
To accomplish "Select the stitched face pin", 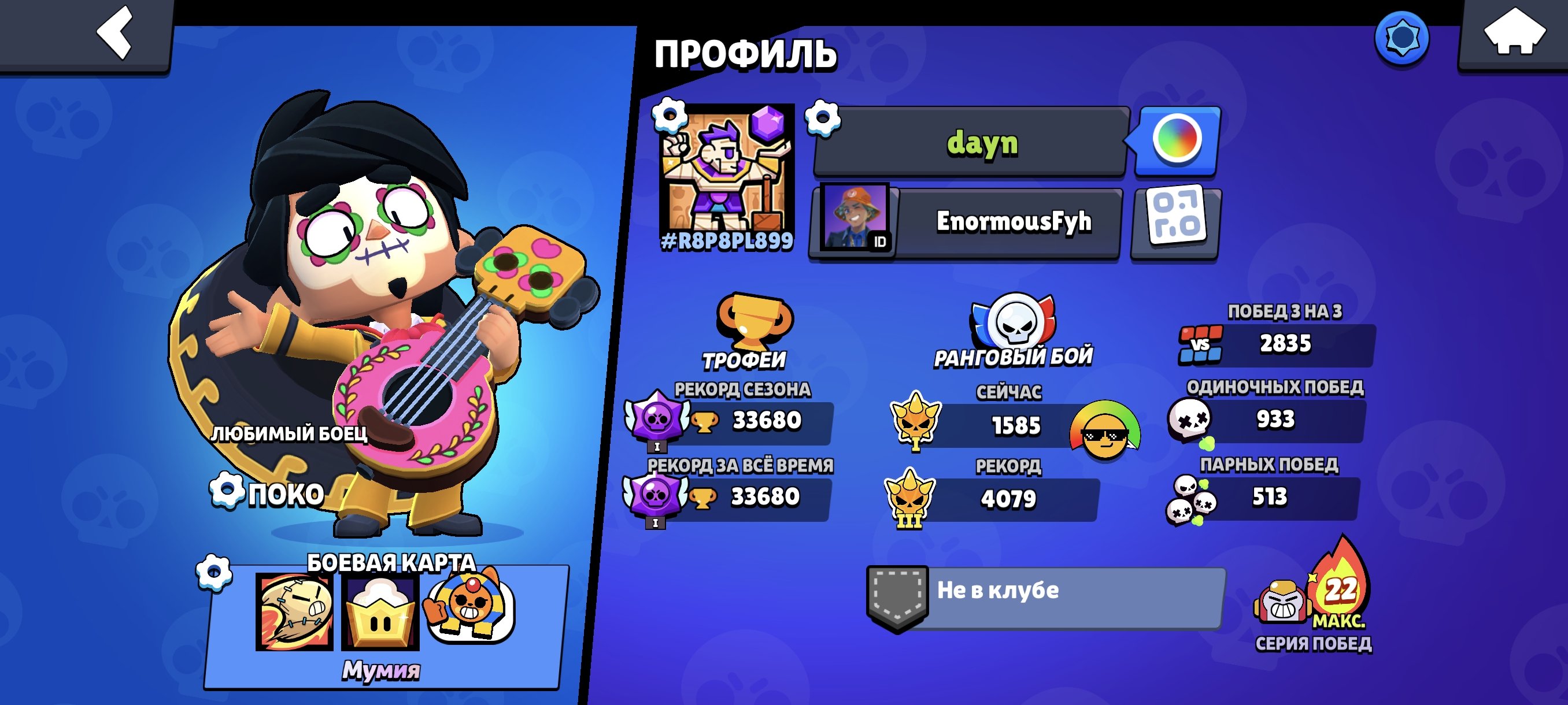I will [295, 611].
